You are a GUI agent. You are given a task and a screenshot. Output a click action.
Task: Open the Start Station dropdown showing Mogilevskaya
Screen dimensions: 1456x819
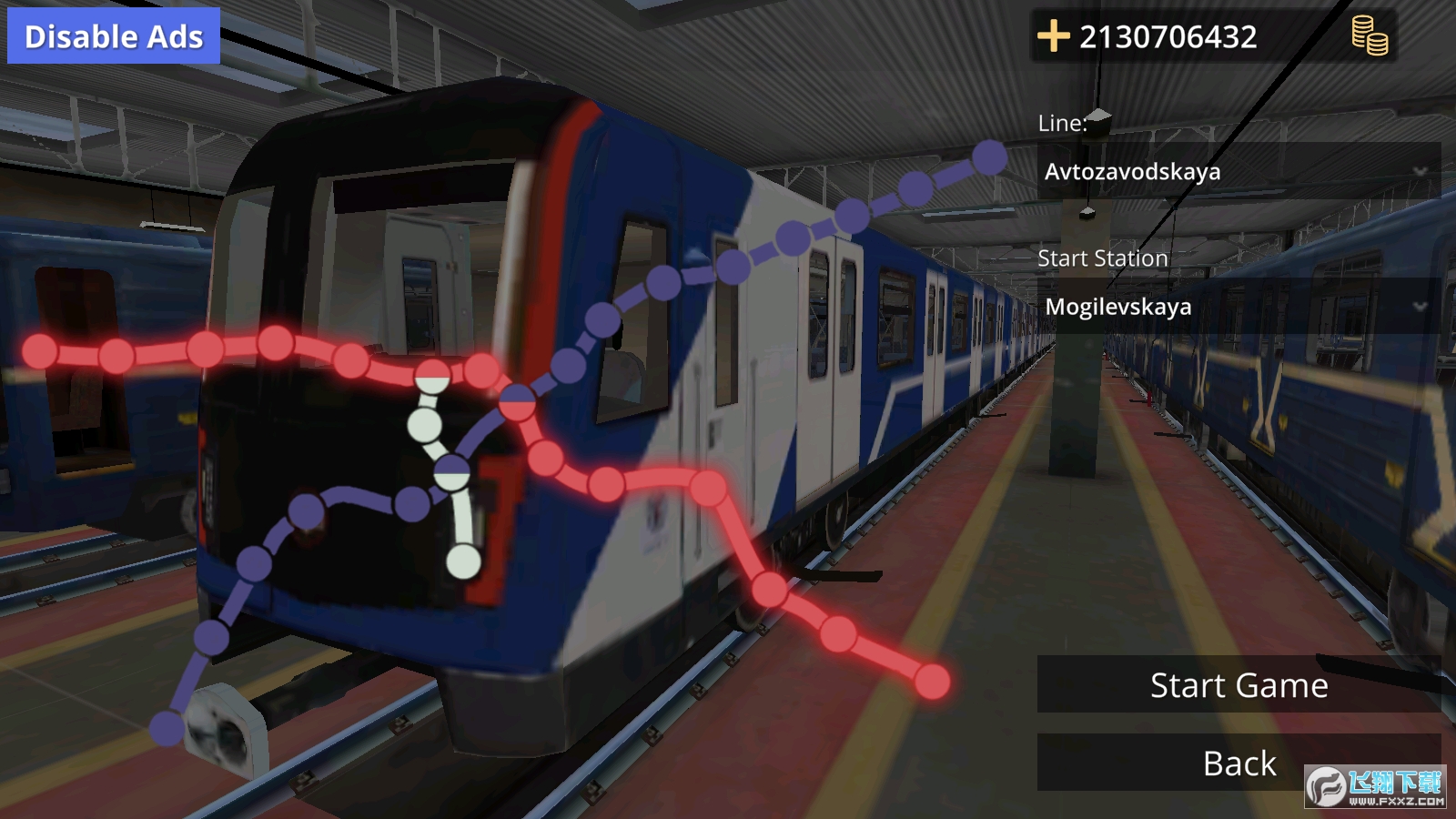point(1183,307)
